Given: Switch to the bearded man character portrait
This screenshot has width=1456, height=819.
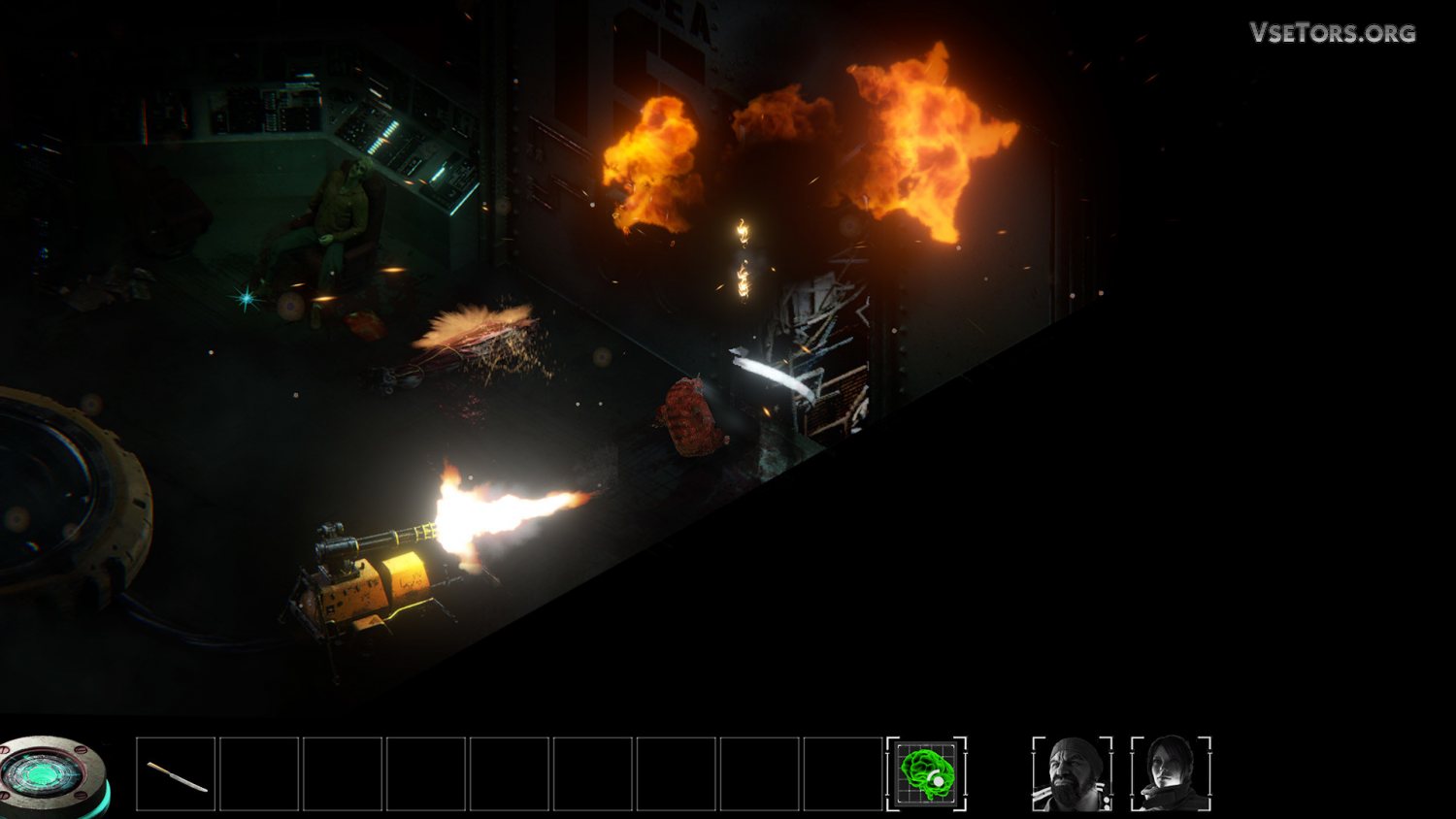Looking at the screenshot, I should 1072,773.
